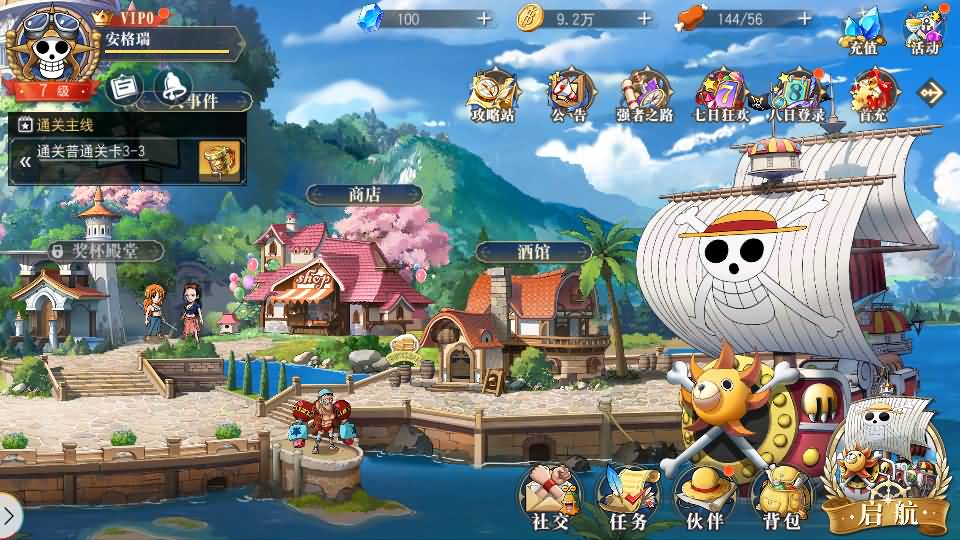The height and width of the screenshot is (540, 960).
Task: Add more blue diamonds with plus button
Action: coord(484,18)
